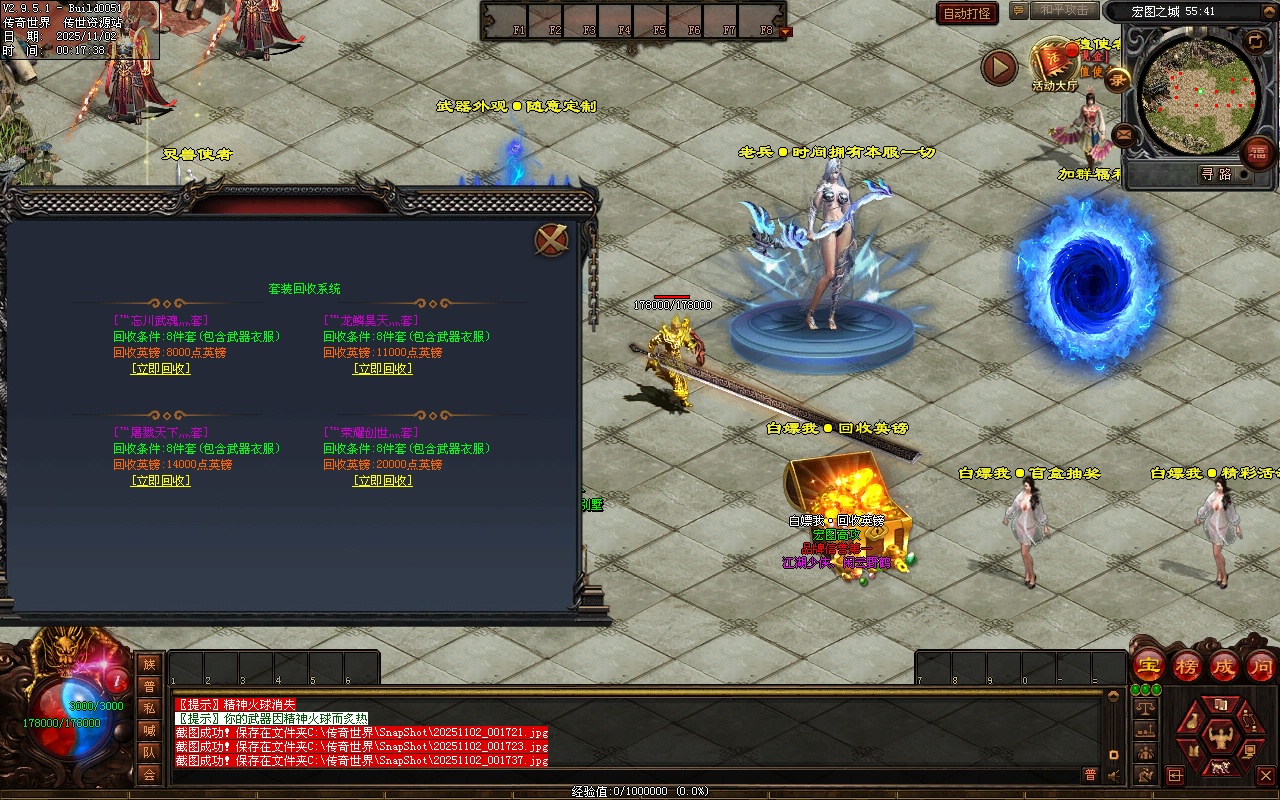Image resolution: width=1280 pixels, height=800 pixels.
Task: Switch the 和平攻击 attack mode
Action: click(1063, 11)
